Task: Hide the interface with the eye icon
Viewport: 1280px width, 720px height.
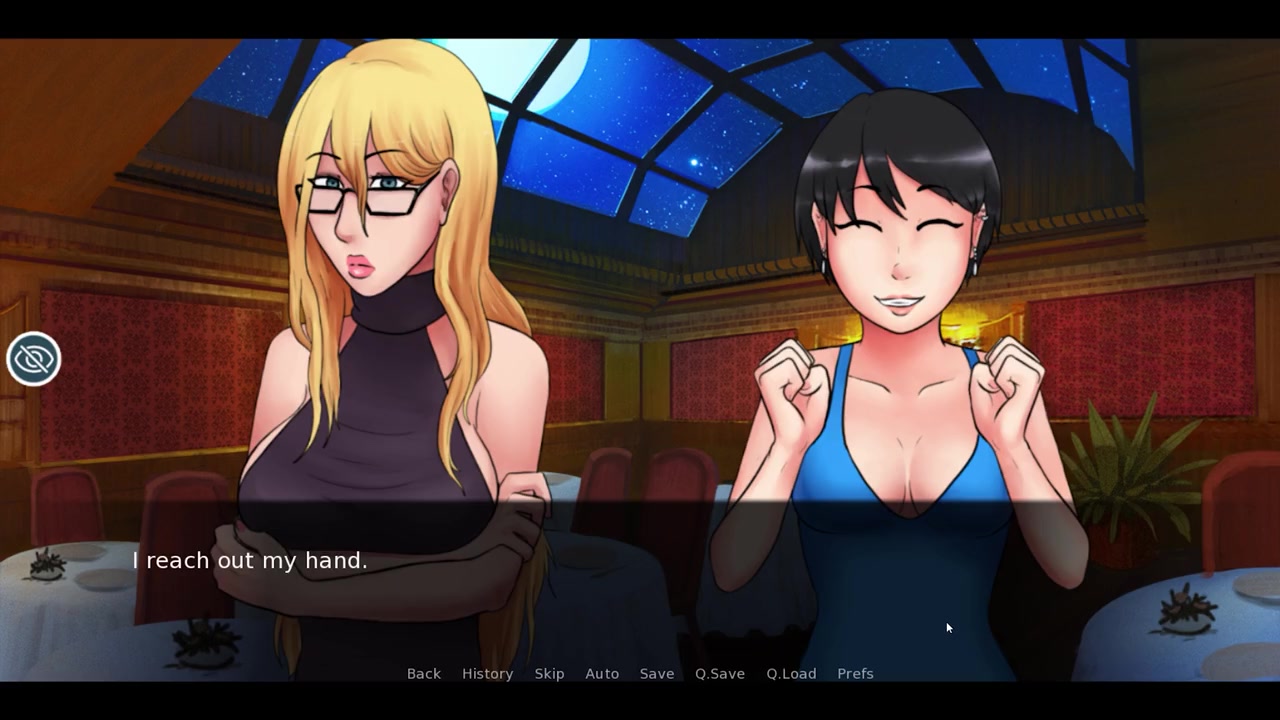Action: (33, 359)
